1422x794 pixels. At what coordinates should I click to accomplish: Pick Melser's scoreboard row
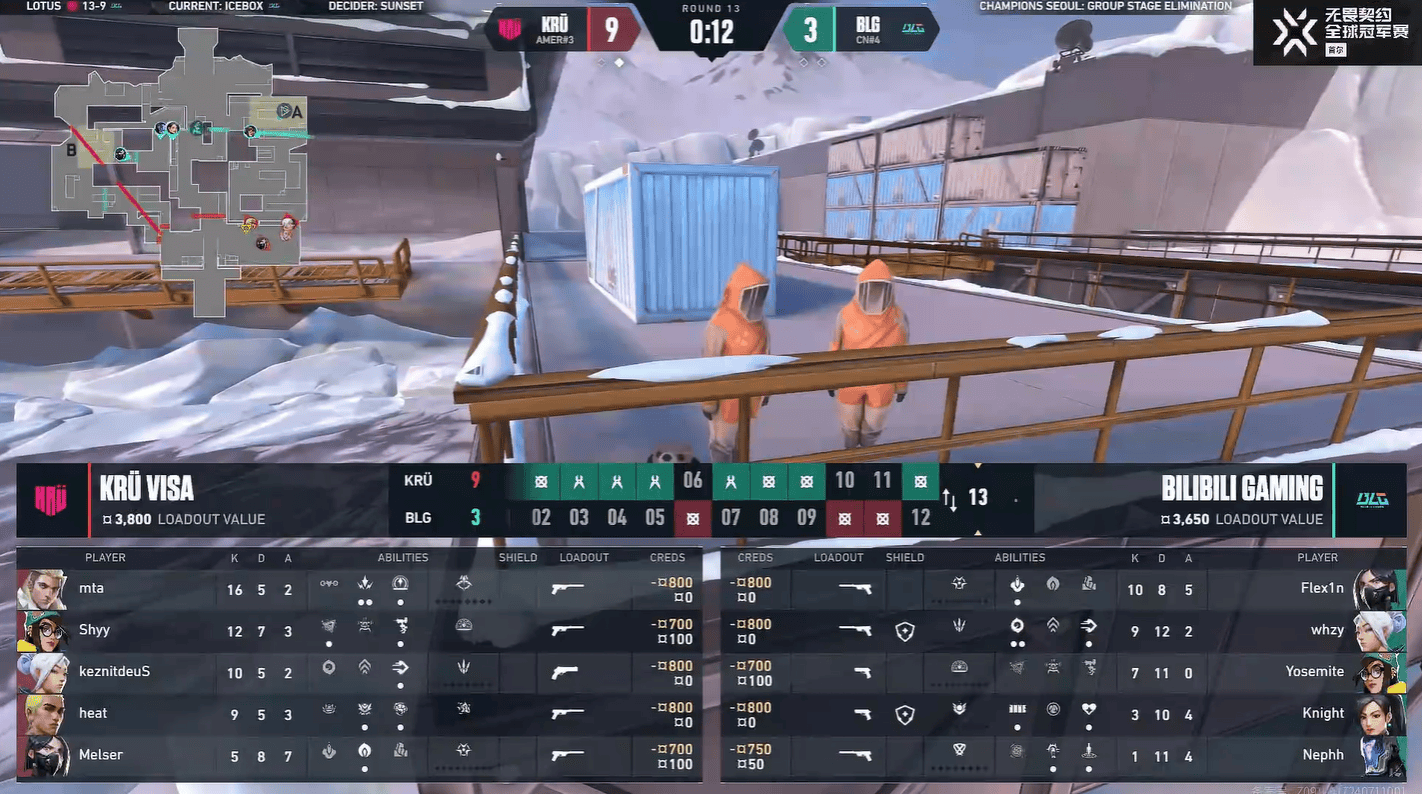tap(358, 756)
